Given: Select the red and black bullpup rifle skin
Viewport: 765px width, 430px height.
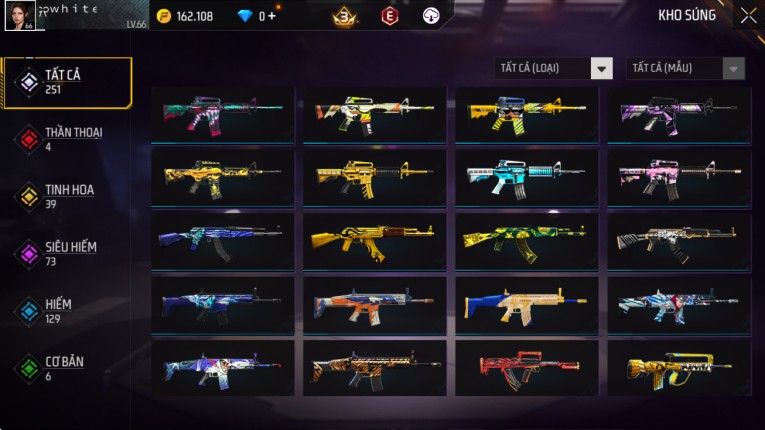Looking at the screenshot, I should (x=527, y=368).
